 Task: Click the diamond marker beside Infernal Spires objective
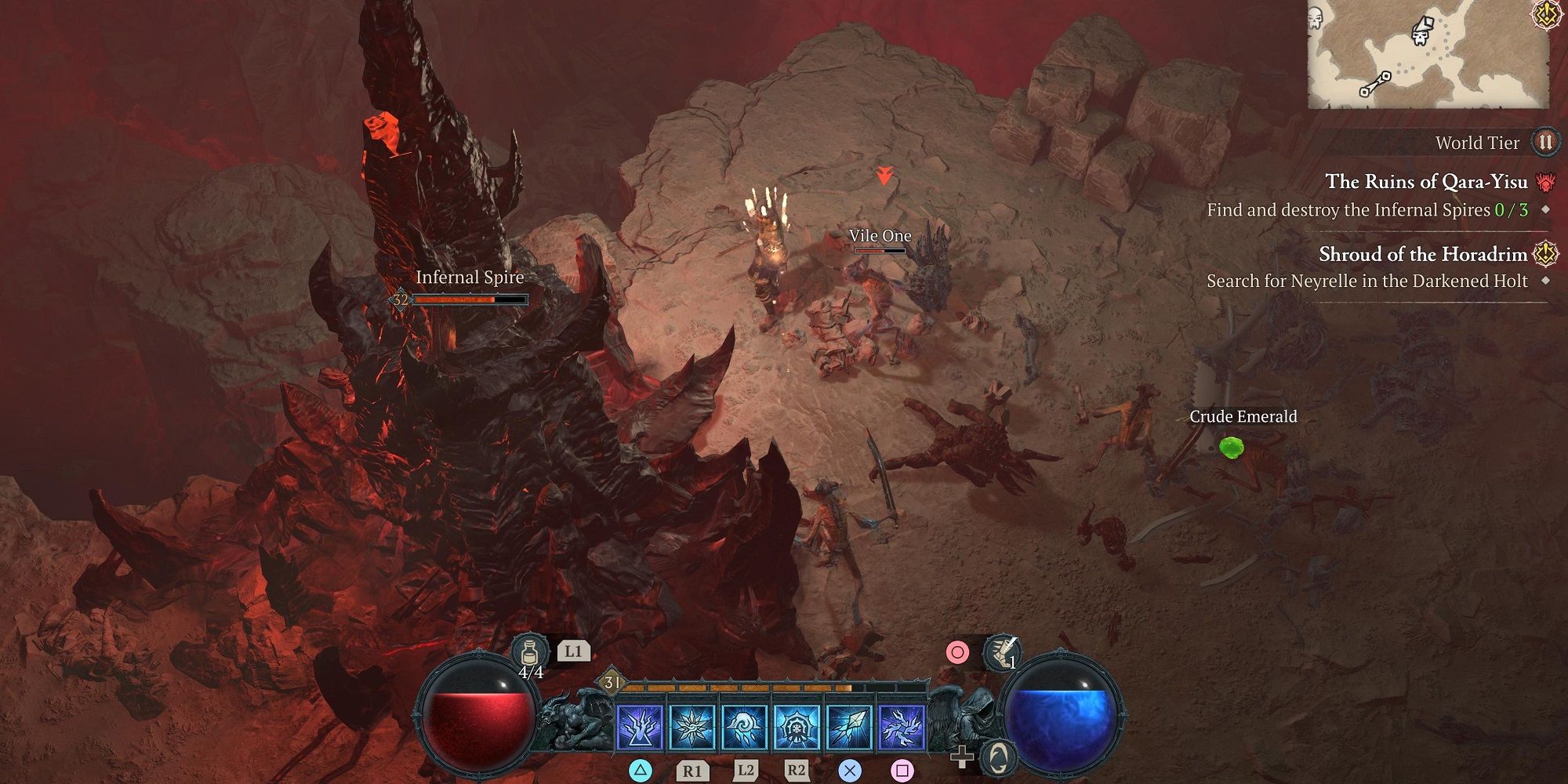[1546, 210]
